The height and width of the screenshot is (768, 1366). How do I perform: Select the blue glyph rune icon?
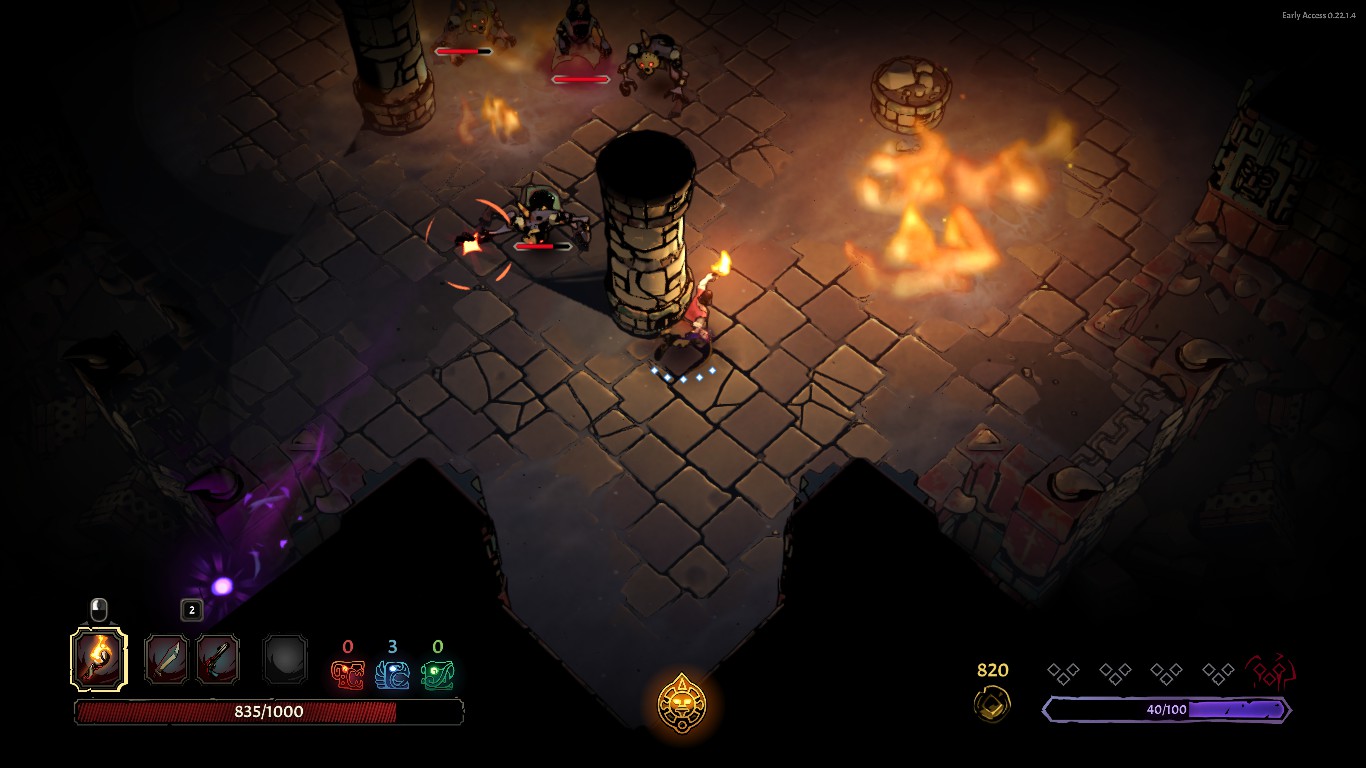pyautogui.click(x=392, y=675)
